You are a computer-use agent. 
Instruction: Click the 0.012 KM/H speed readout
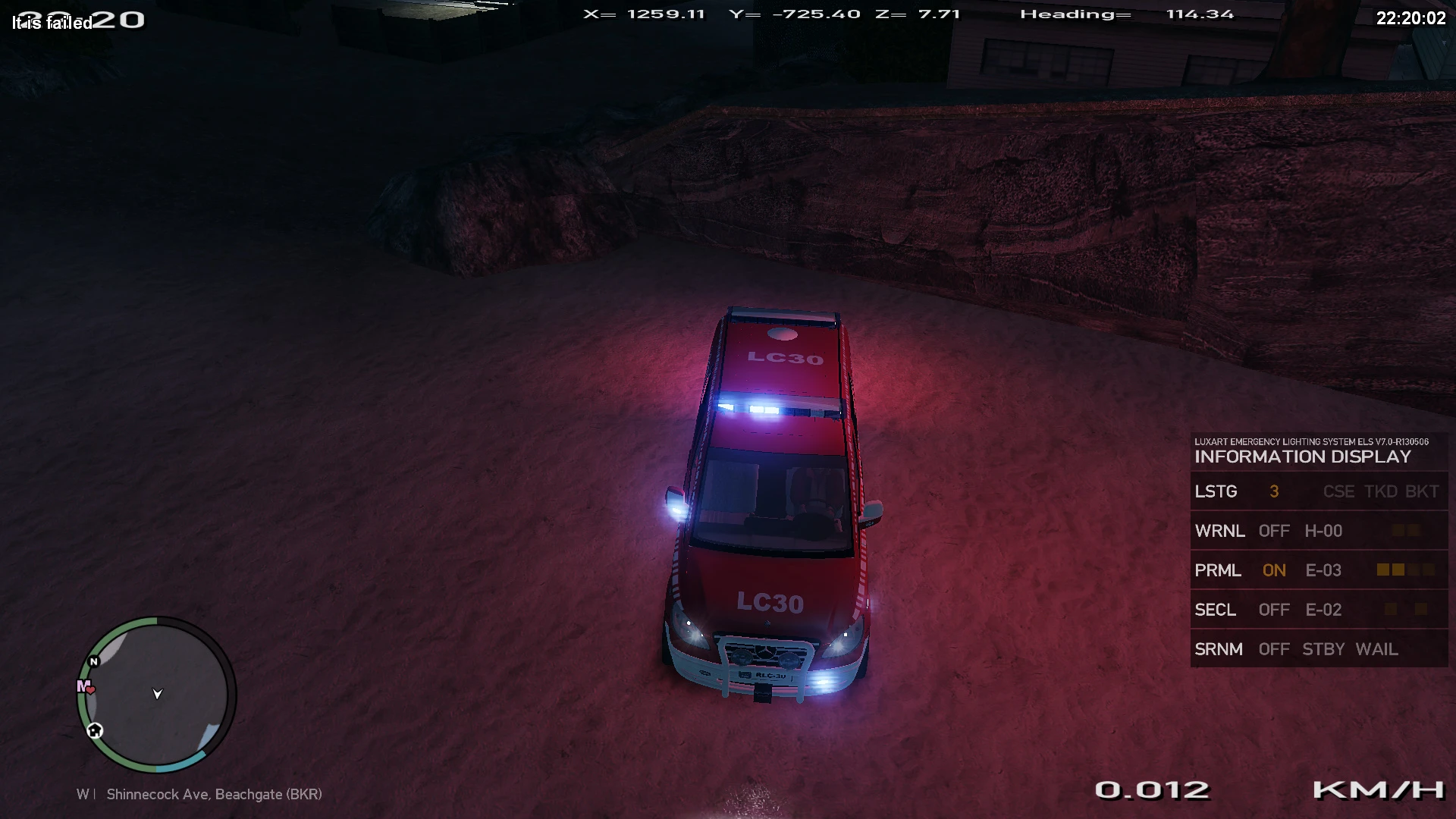point(1153,790)
